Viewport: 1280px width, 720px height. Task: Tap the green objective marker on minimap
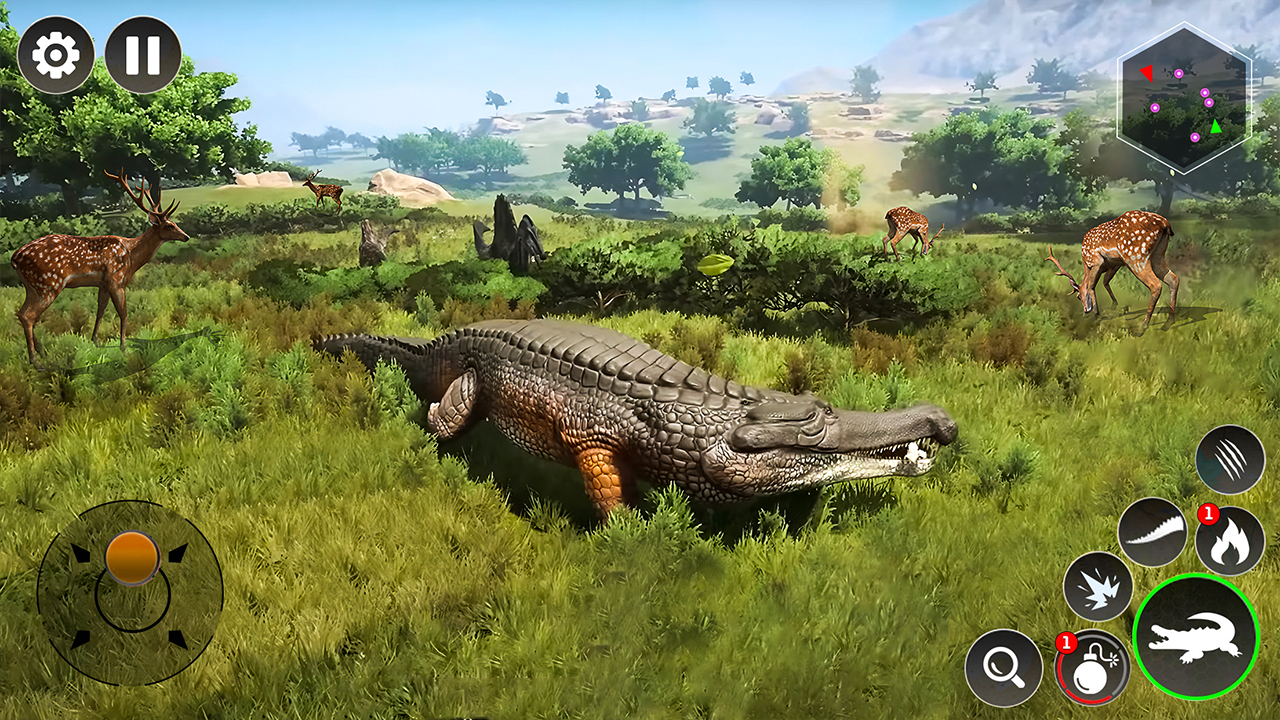(x=1216, y=126)
